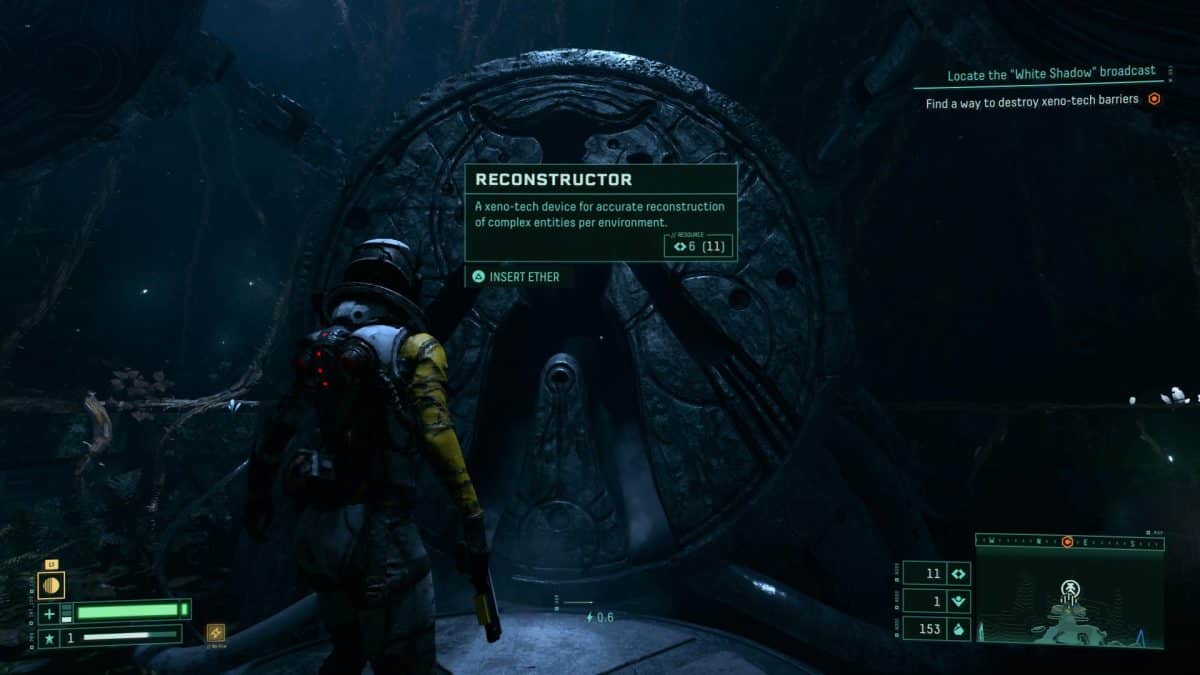
Task: Click the obolite currency droplet icon
Action: 957,629
